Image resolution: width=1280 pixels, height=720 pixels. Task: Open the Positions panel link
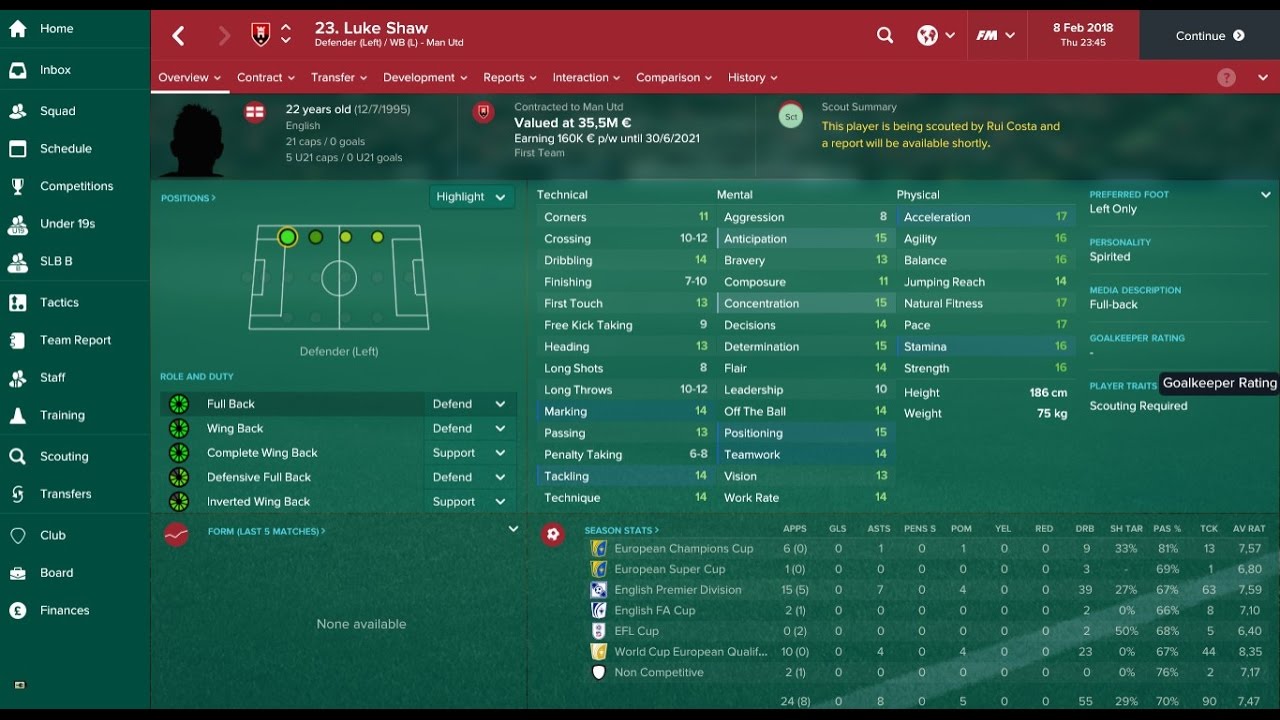click(188, 198)
